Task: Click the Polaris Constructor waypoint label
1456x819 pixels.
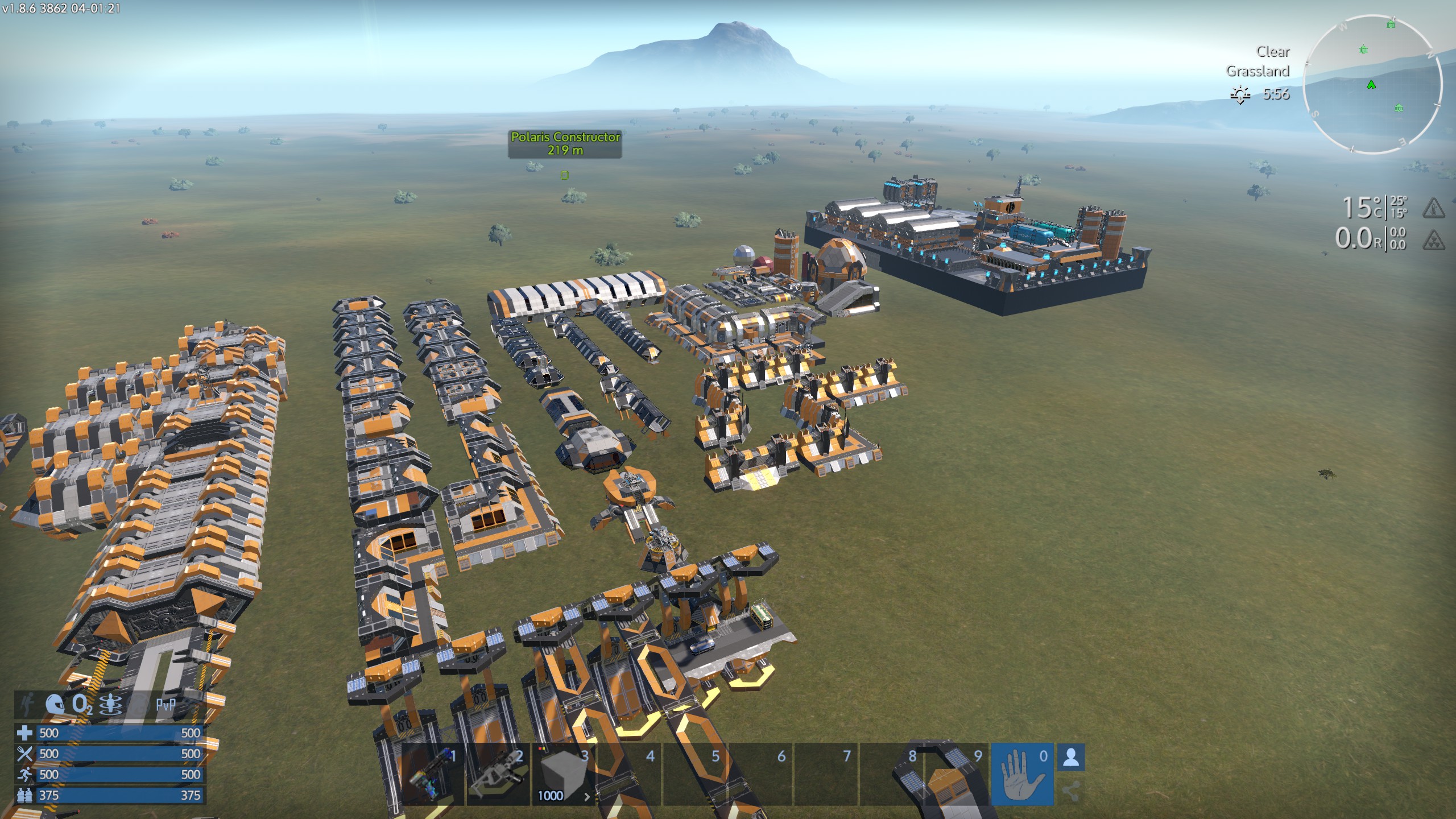Action: point(565,143)
